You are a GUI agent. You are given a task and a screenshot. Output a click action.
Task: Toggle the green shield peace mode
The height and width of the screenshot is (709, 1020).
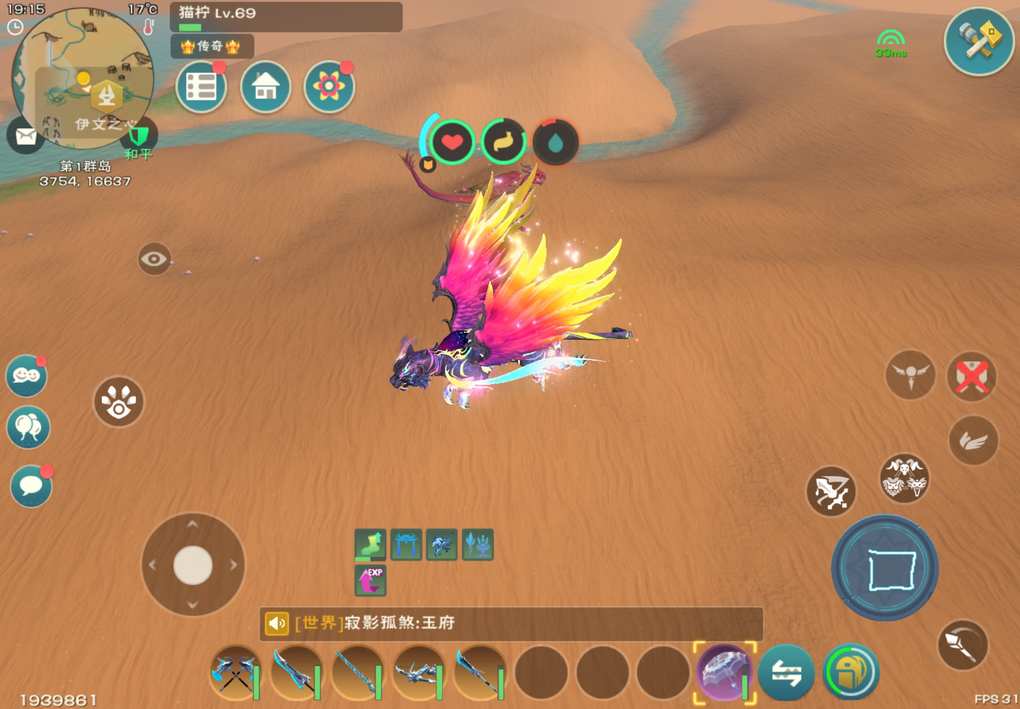coord(139,135)
